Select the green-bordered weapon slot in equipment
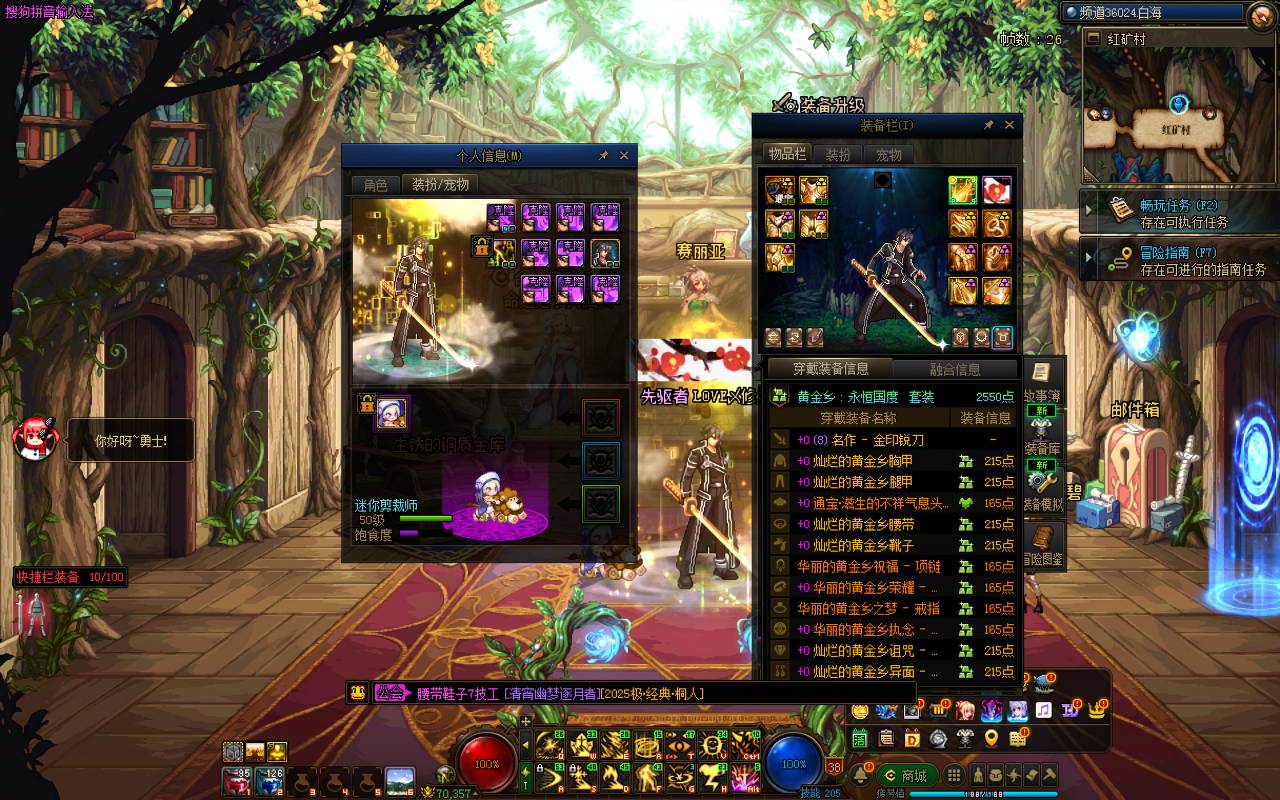Image resolution: width=1280 pixels, height=800 pixels. click(x=963, y=190)
